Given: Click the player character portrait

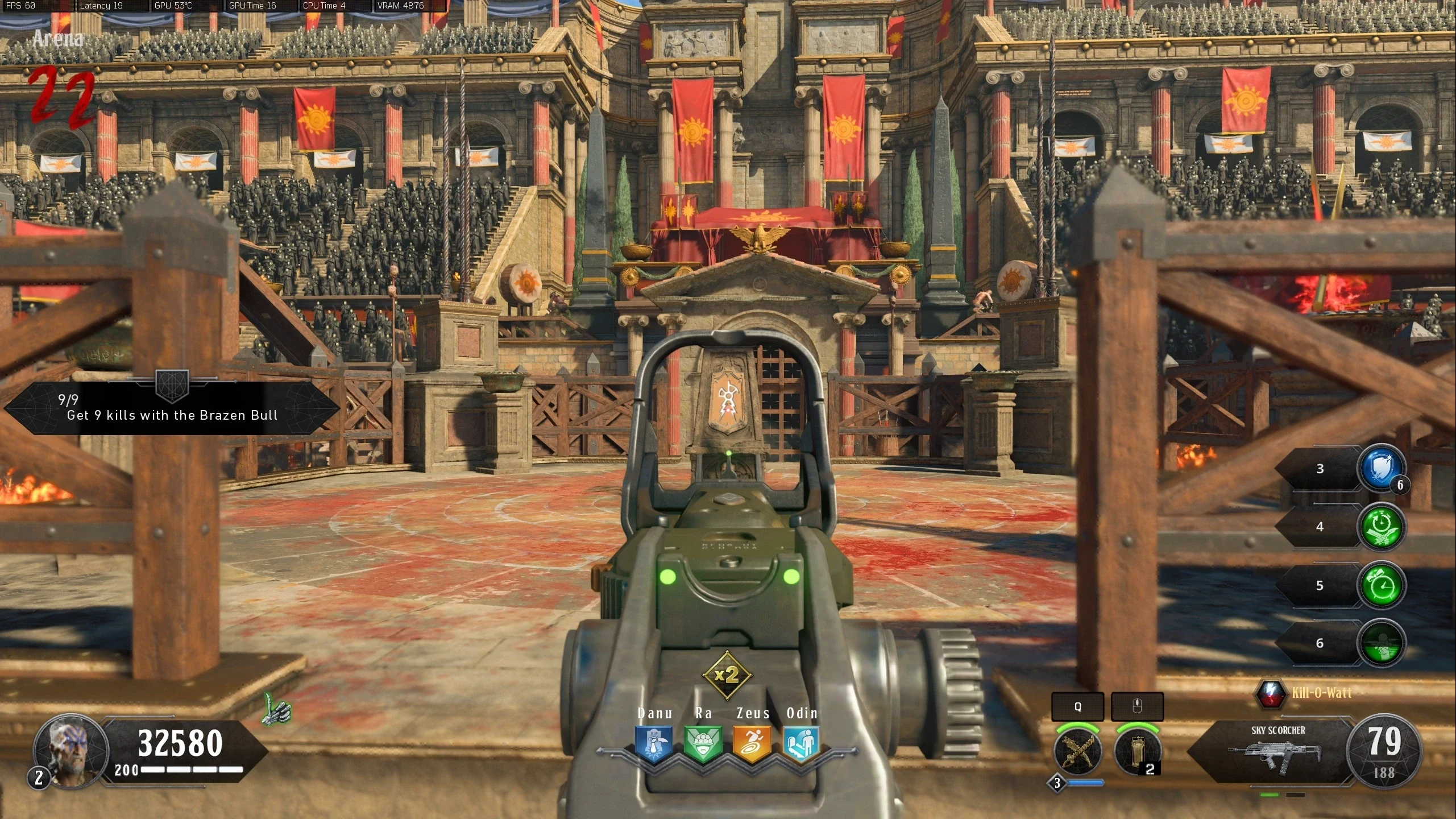Looking at the screenshot, I should (71, 751).
